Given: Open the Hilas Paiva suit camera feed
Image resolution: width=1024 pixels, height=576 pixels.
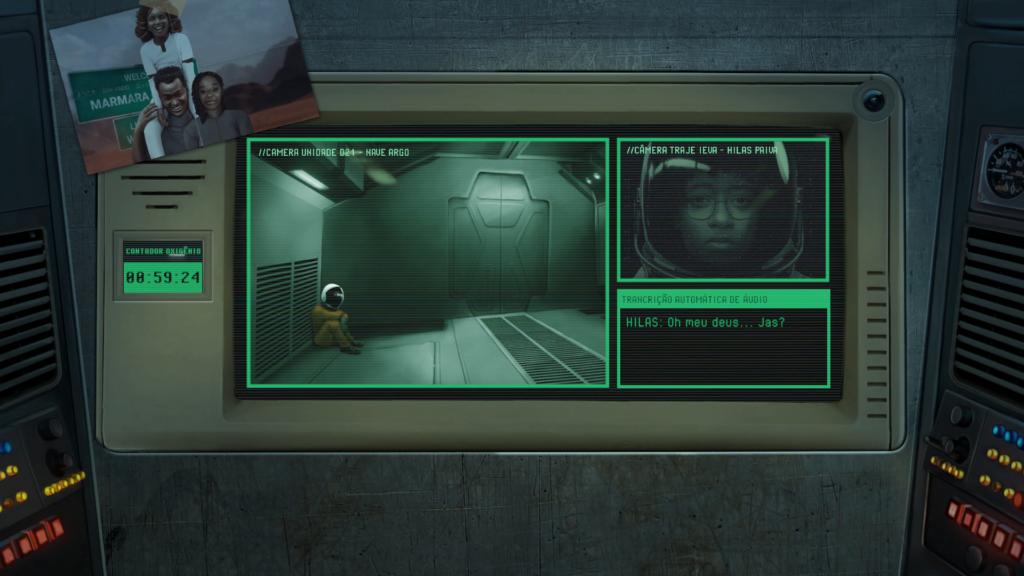Looking at the screenshot, I should pos(722,210).
